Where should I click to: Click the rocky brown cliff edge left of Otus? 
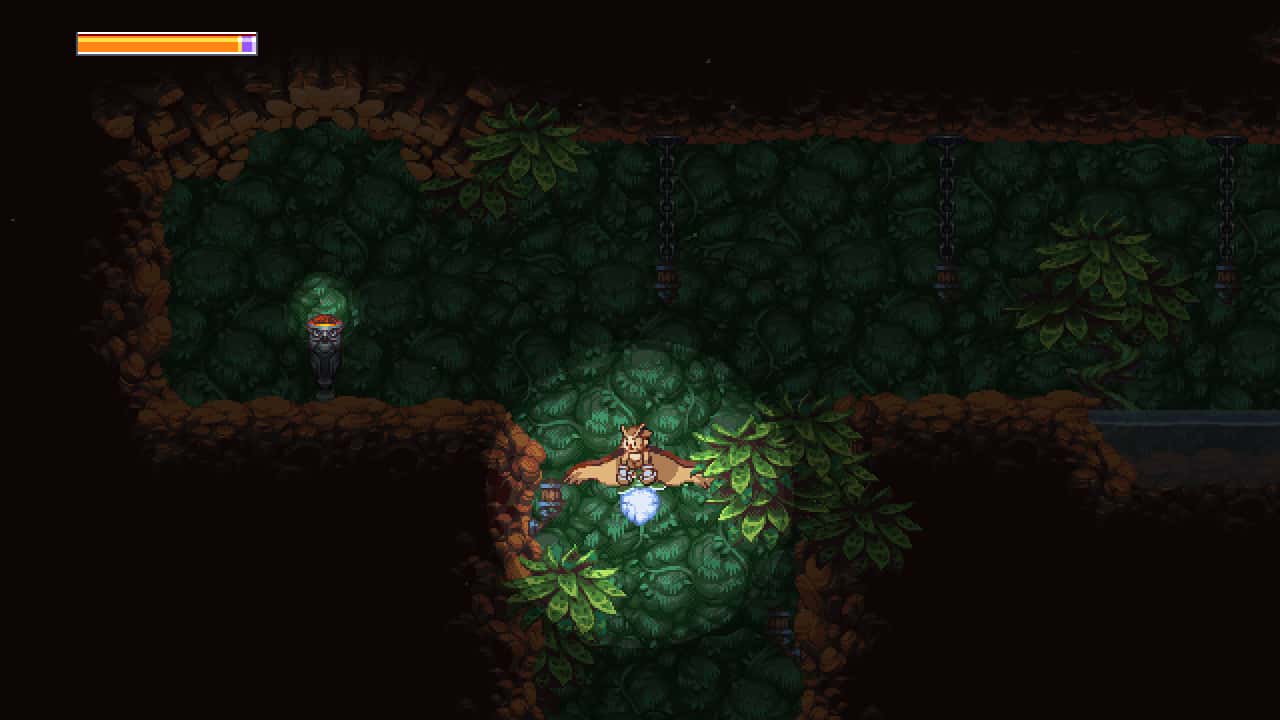pyautogui.click(x=520, y=470)
